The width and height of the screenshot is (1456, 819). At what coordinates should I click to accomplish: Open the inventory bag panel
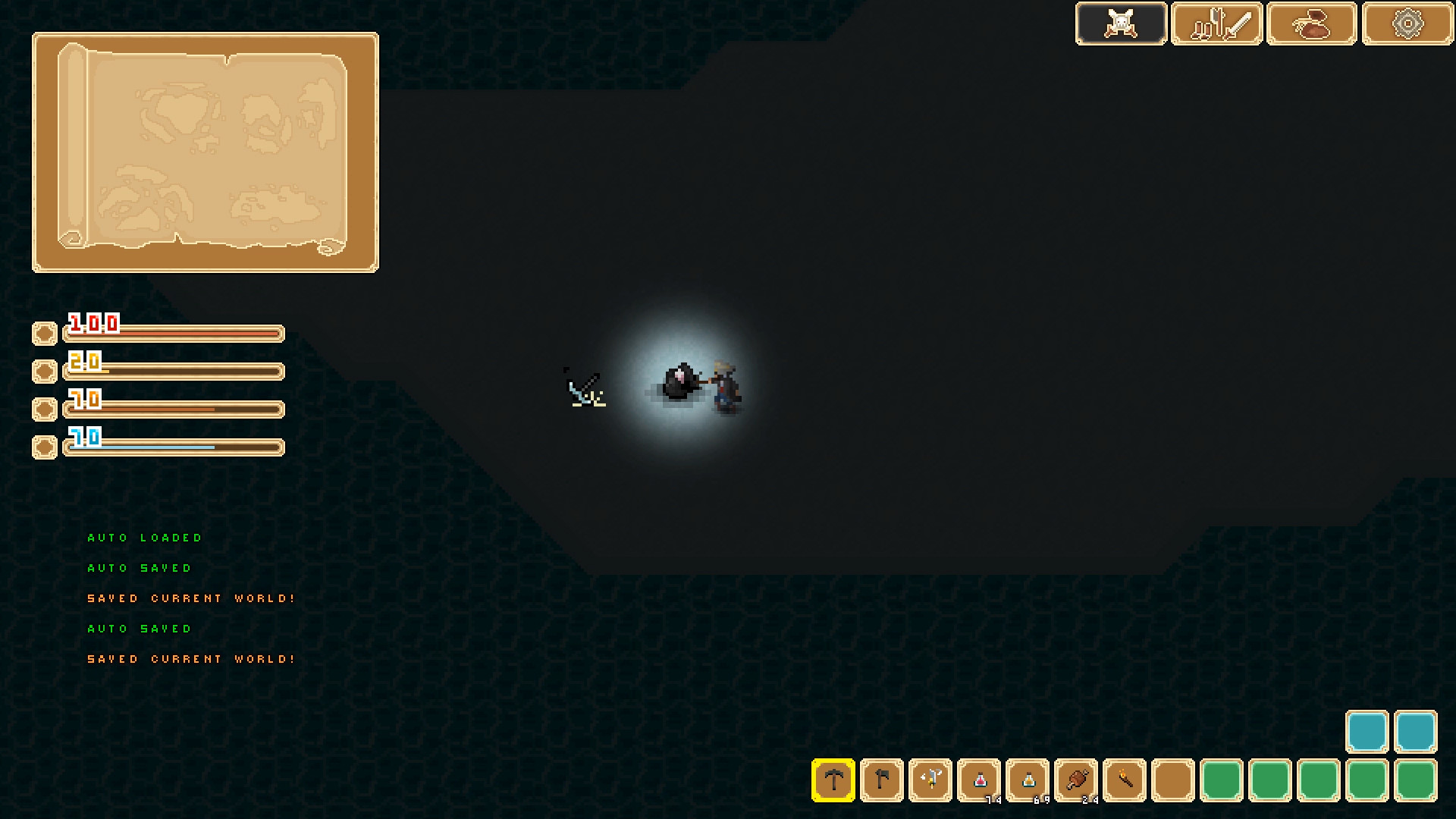1312,23
